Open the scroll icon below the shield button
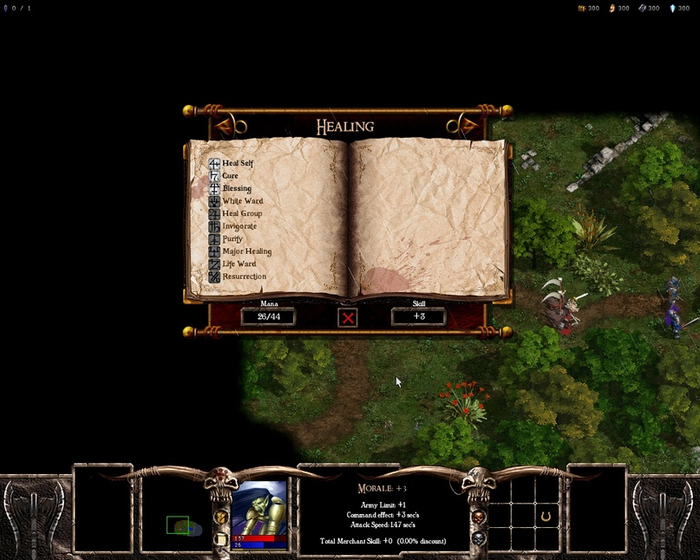700x560 pixels. 221,539
